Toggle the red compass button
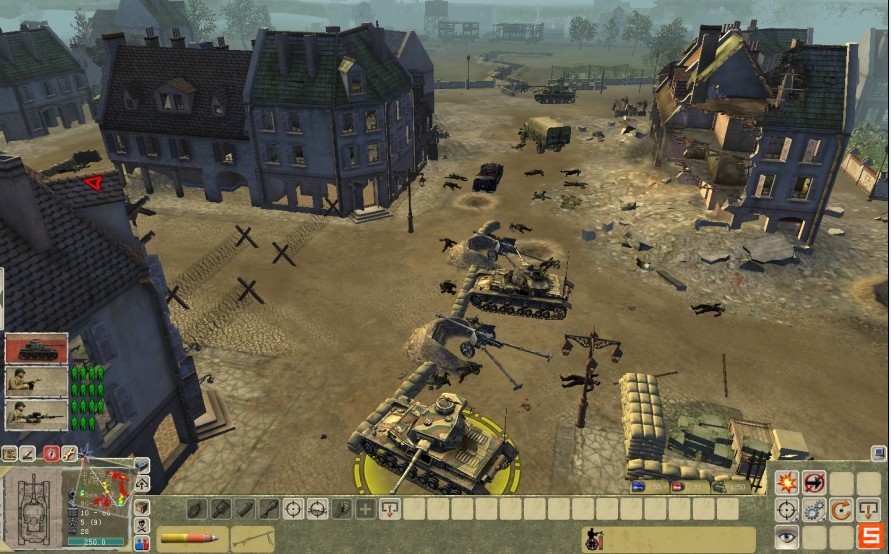This screenshot has width=891, height=554. coord(50,453)
